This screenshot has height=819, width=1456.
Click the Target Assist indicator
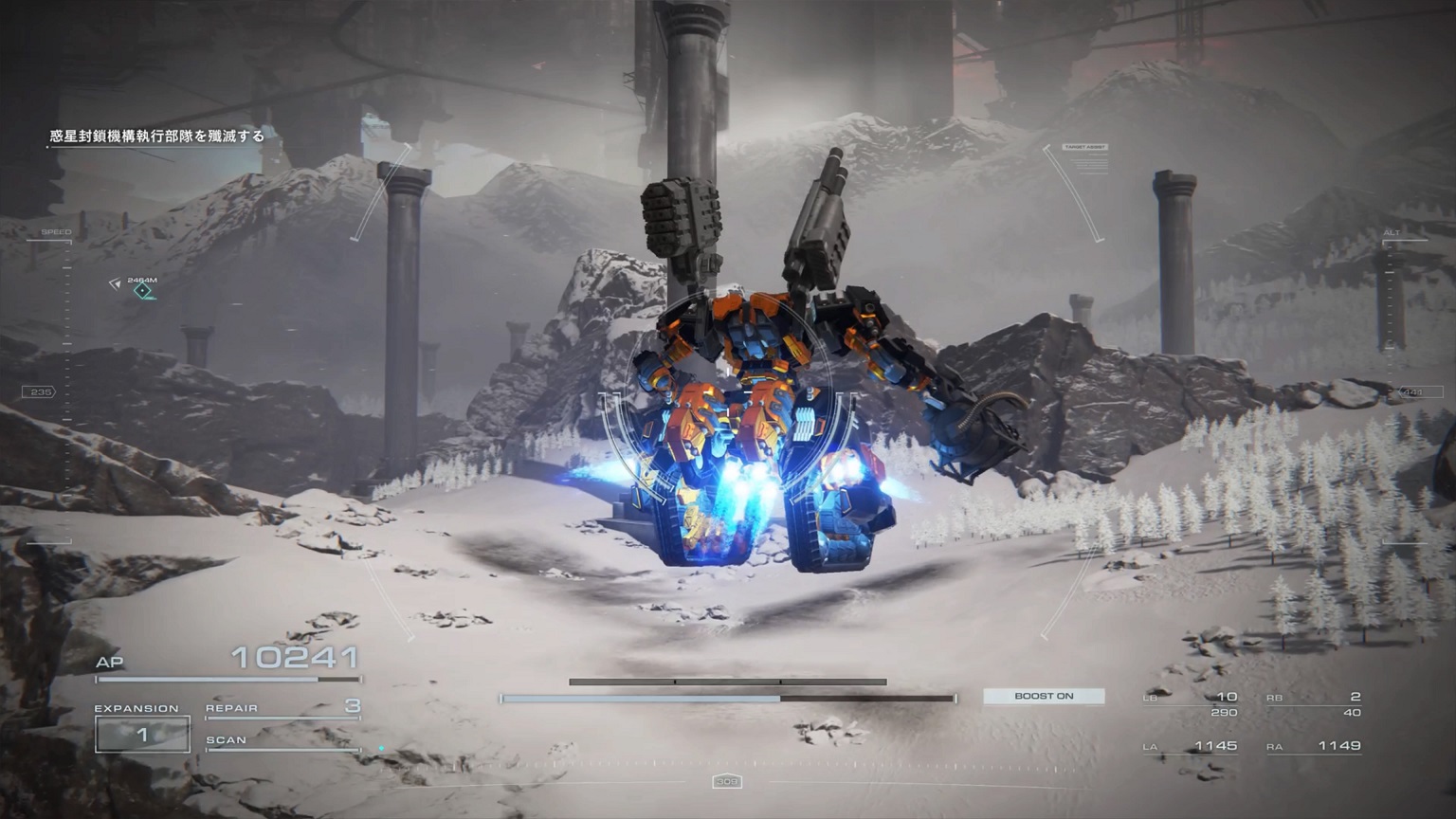[1085, 148]
